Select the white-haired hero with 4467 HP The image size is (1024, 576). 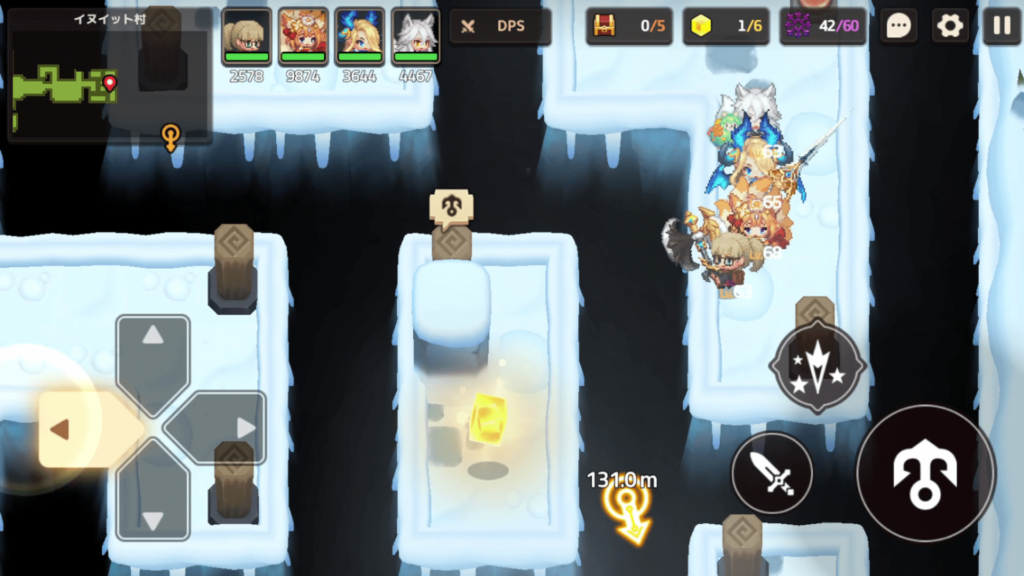point(415,37)
